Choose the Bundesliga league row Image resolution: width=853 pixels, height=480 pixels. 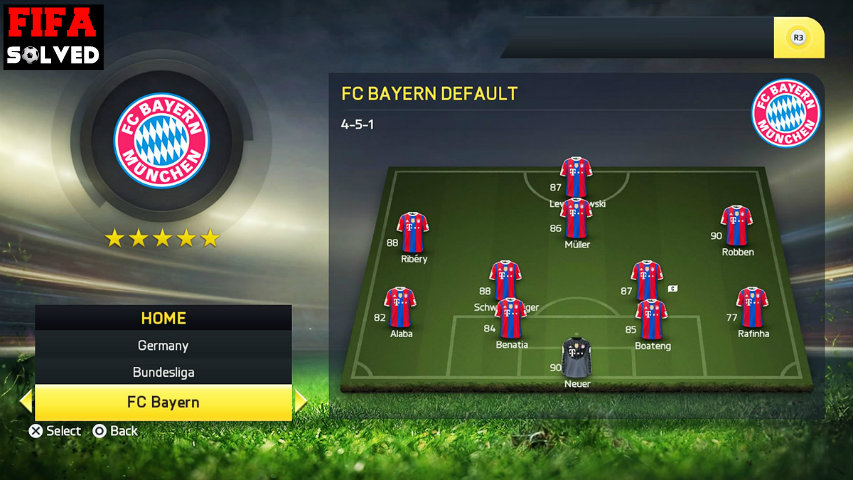[163, 372]
